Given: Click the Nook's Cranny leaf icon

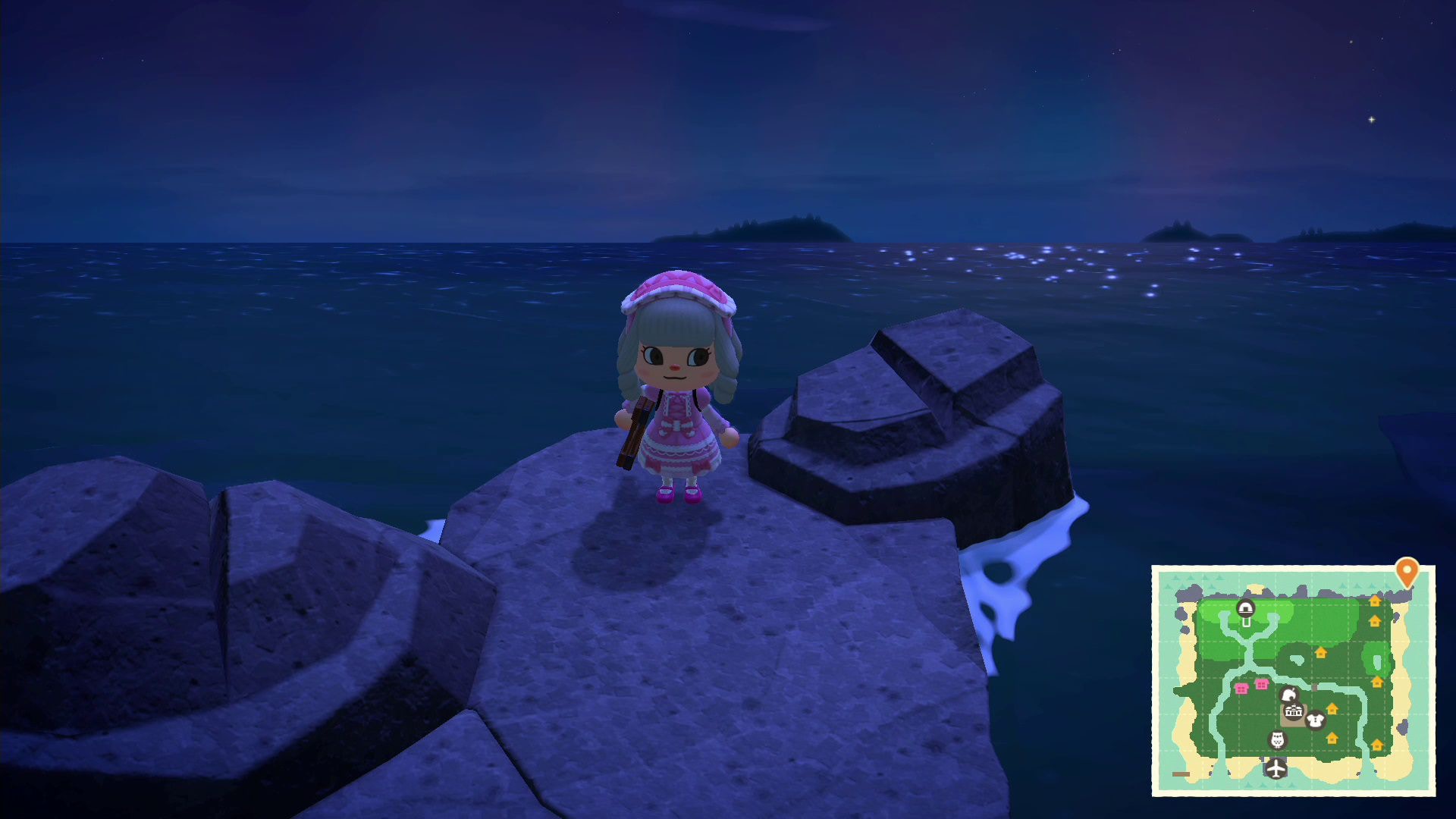Looking at the screenshot, I should [1288, 695].
